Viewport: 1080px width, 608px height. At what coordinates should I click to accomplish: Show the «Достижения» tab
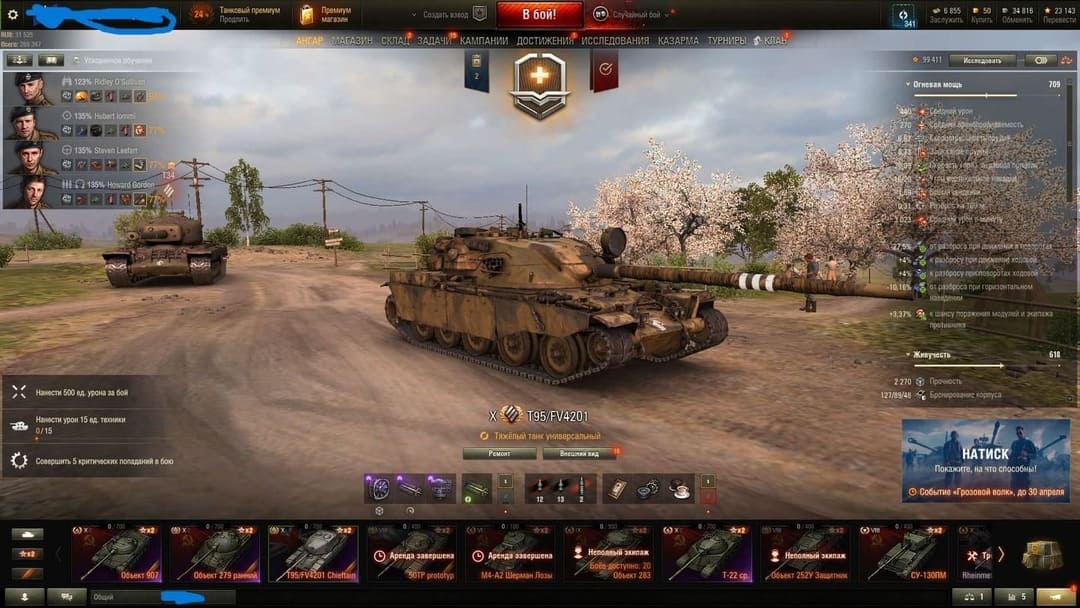tap(545, 41)
